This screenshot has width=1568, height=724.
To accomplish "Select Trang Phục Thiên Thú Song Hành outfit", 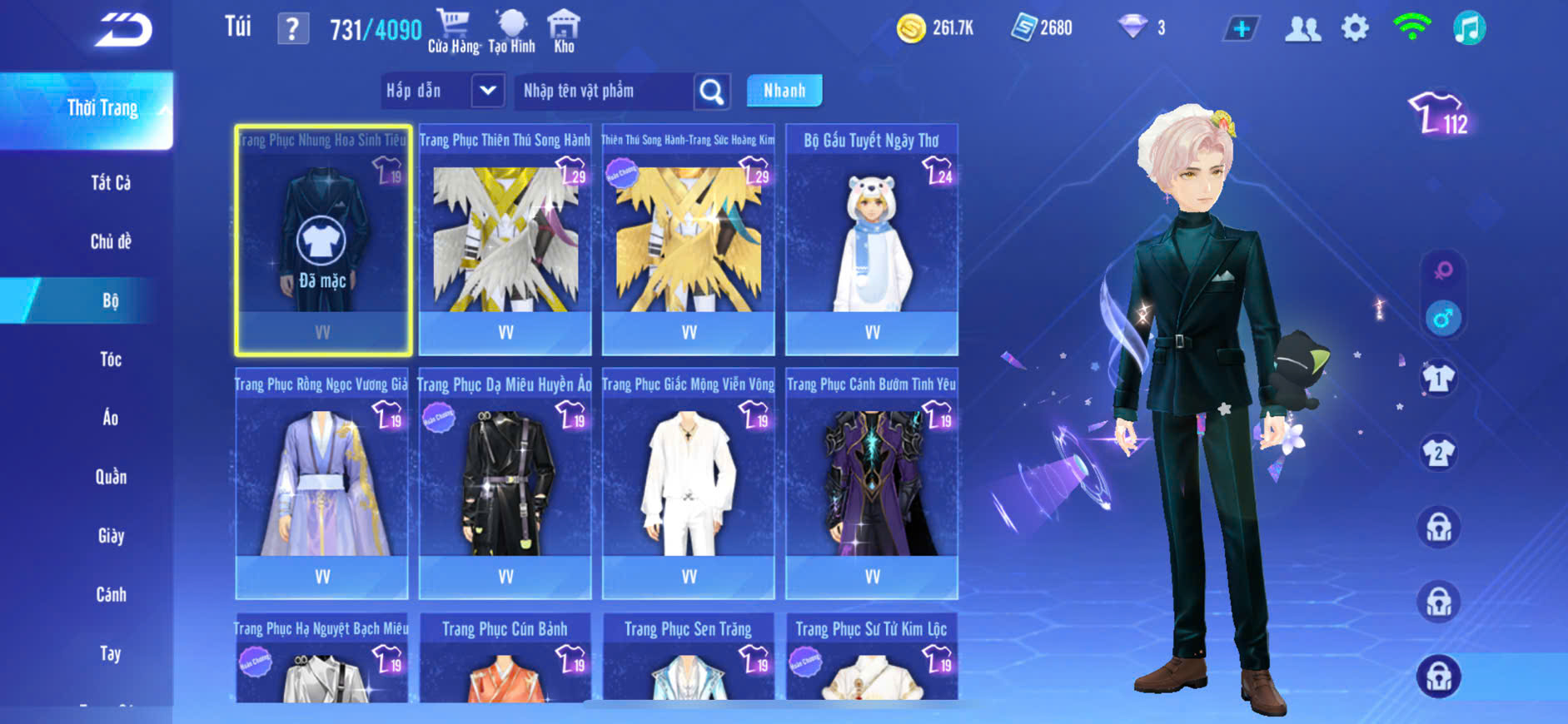I will point(505,240).
